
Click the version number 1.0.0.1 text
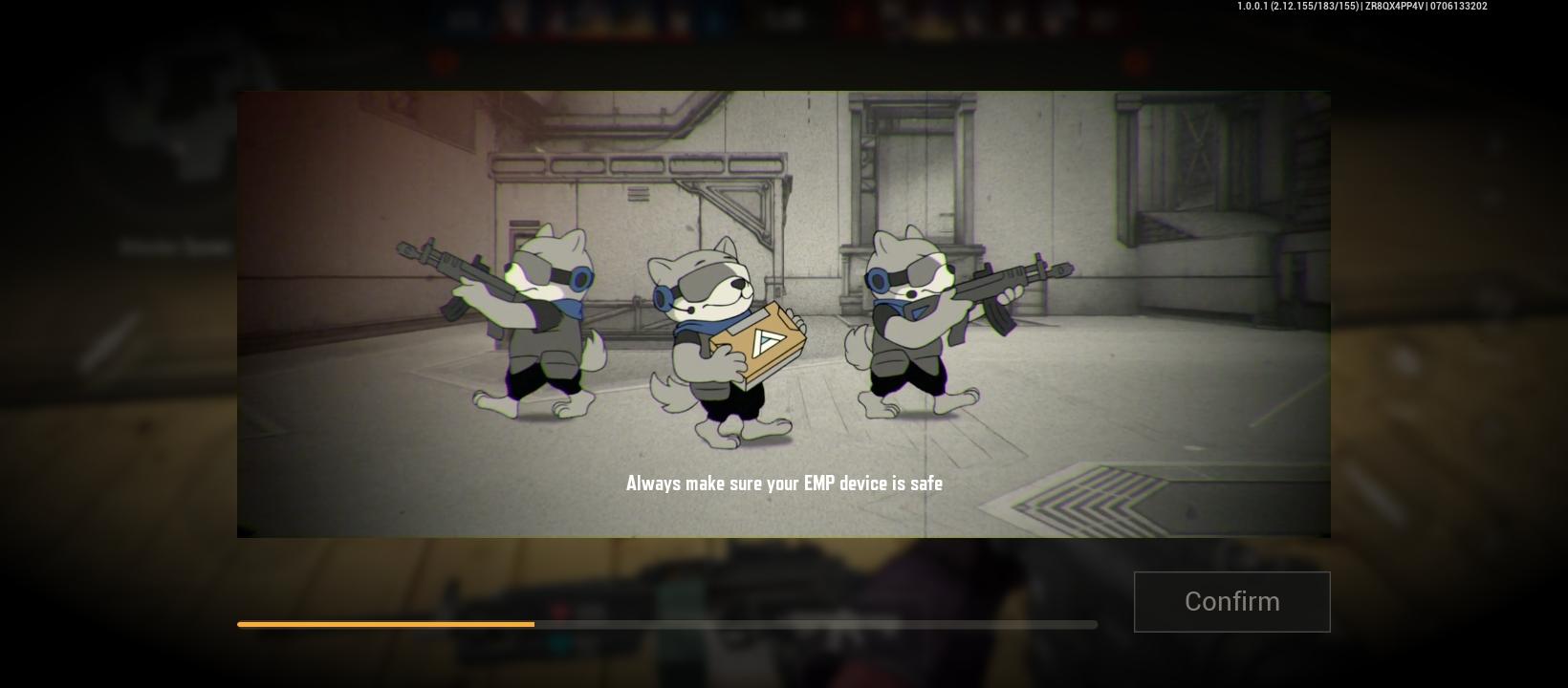click(x=1252, y=7)
